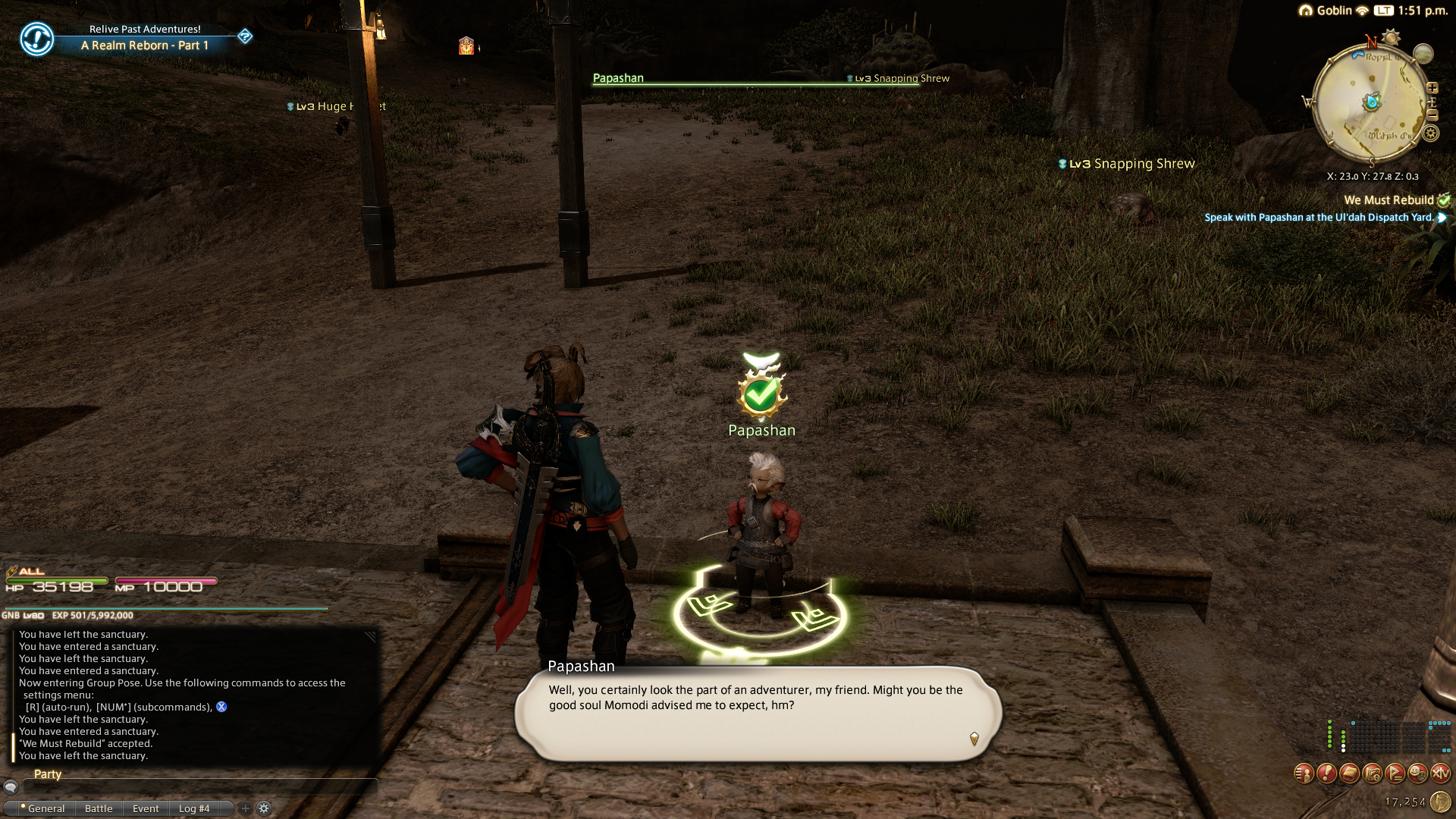Open chat log settings gear
The height and width of the screenshot is (819, 1456).
point(264,808)
